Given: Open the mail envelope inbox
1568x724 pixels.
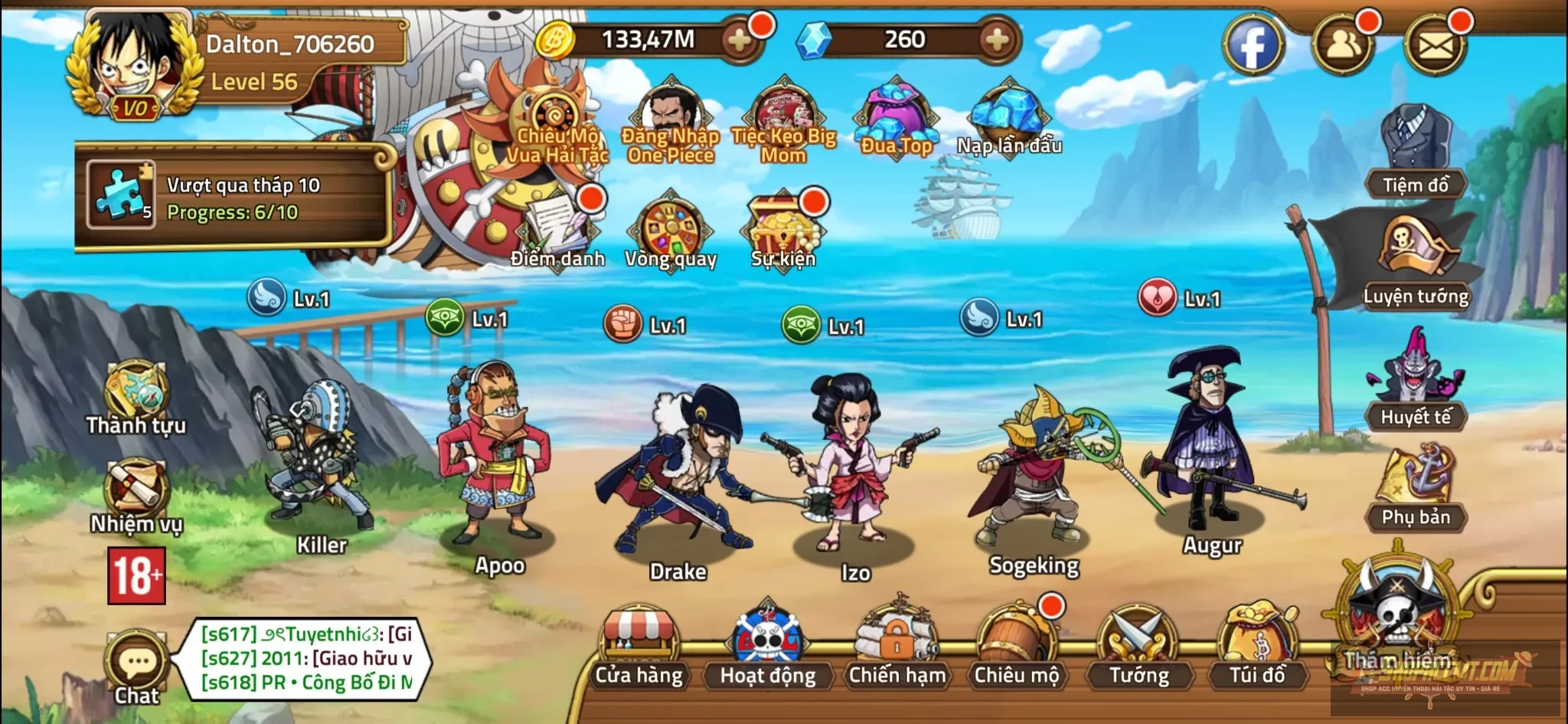Looking at the screenshot, I should pyautogui.click(x=1435, y=45).
